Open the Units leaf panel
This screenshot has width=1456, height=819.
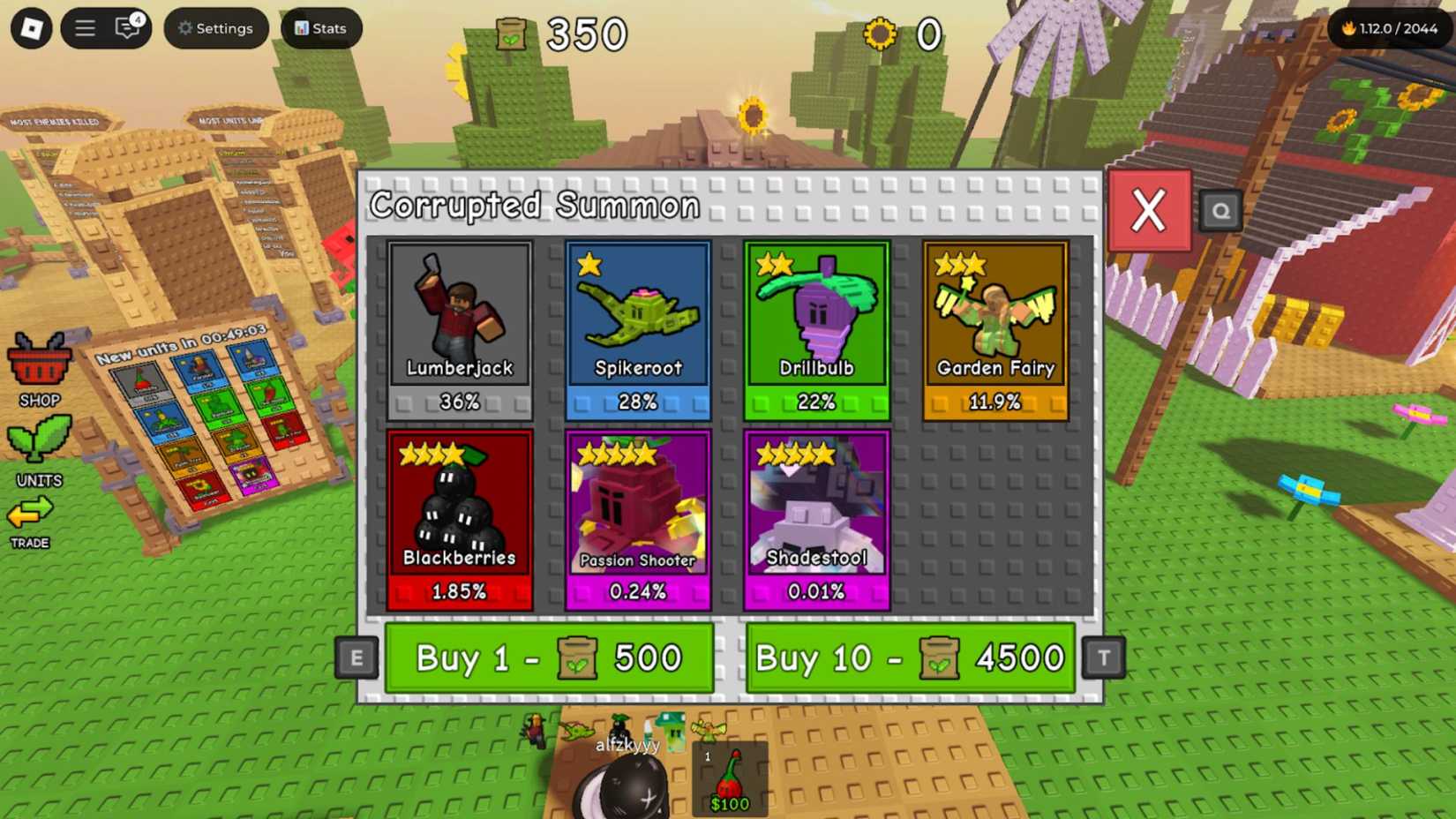[x=39, y=439]
